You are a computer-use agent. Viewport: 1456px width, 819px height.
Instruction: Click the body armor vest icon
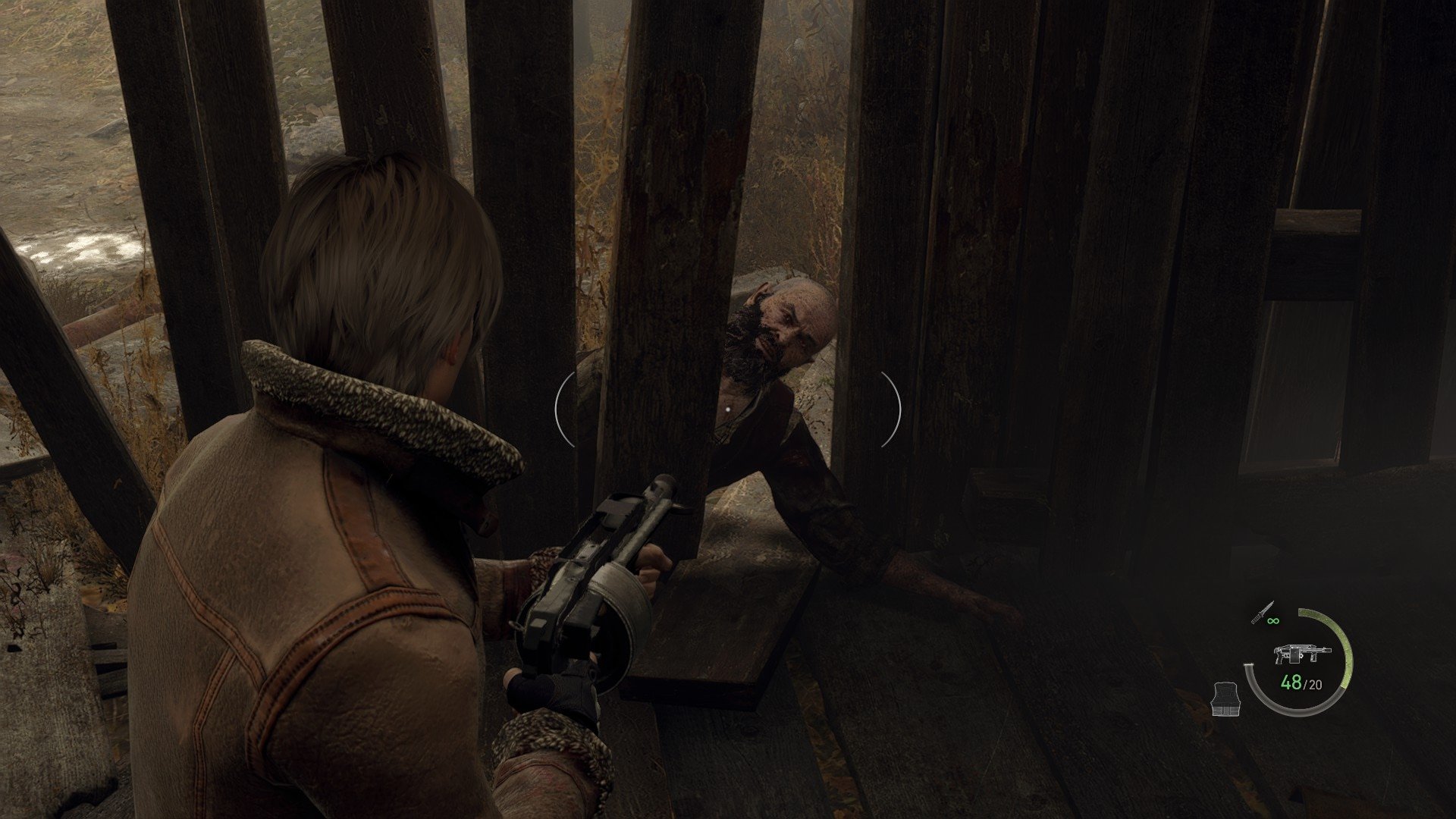click(x=1225, y=698)
